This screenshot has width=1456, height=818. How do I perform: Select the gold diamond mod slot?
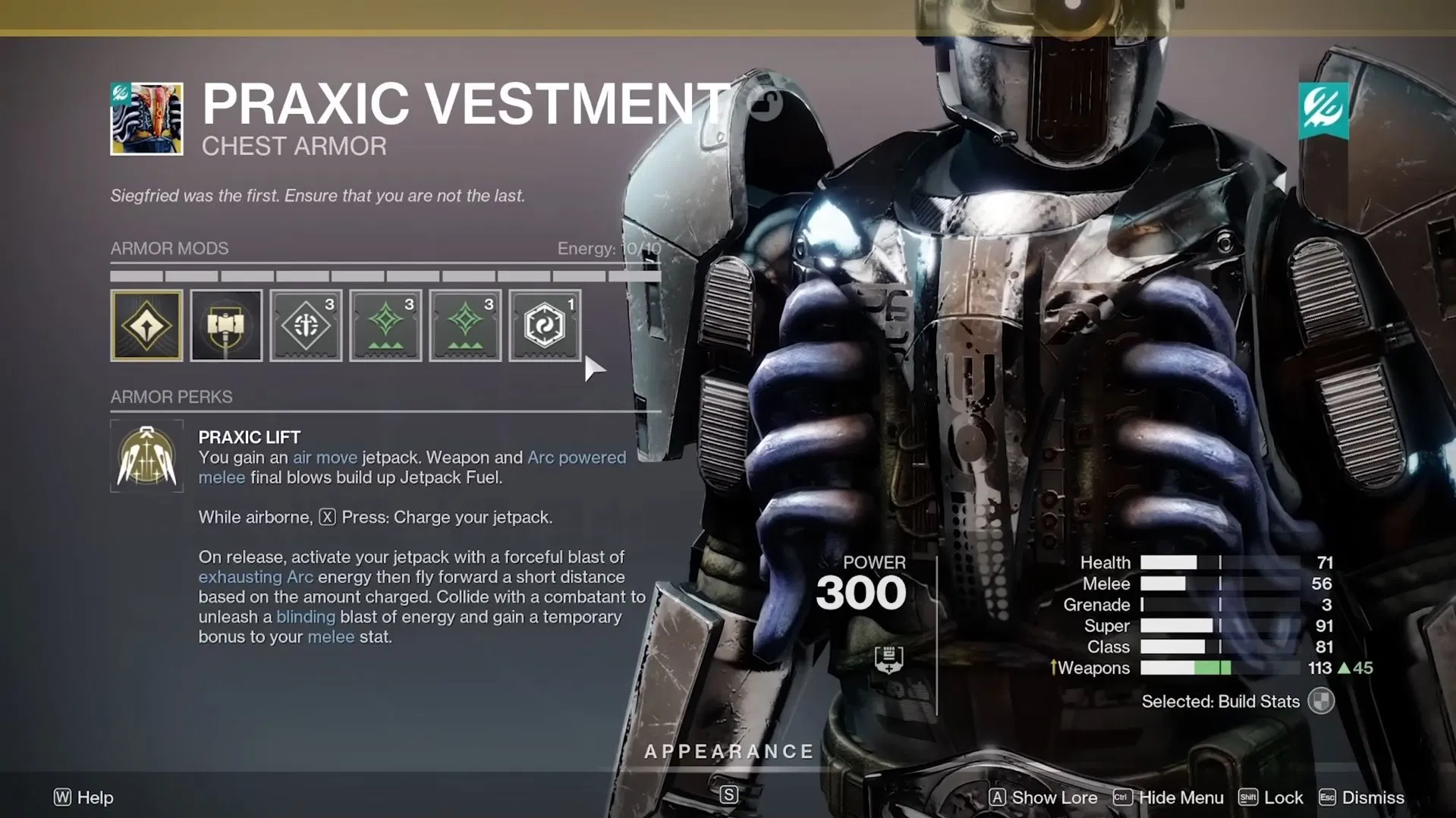pos(146,326)
